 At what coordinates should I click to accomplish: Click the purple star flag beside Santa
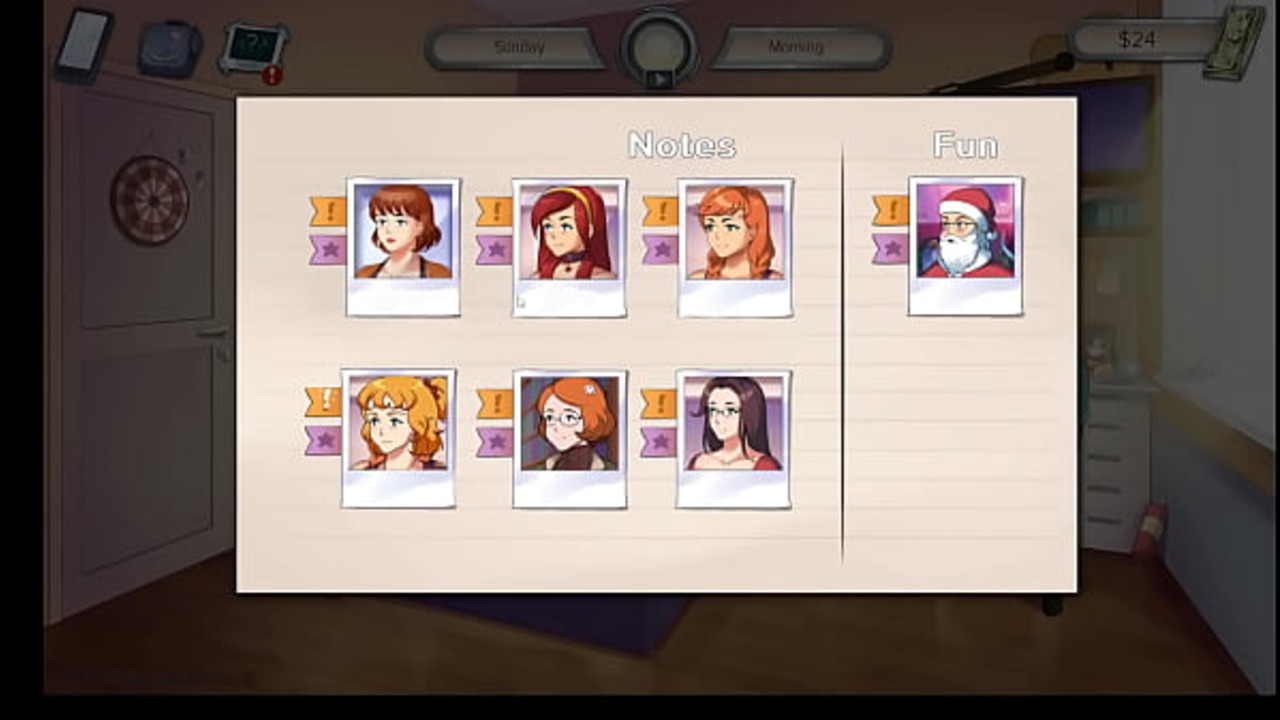pos(890,248)
